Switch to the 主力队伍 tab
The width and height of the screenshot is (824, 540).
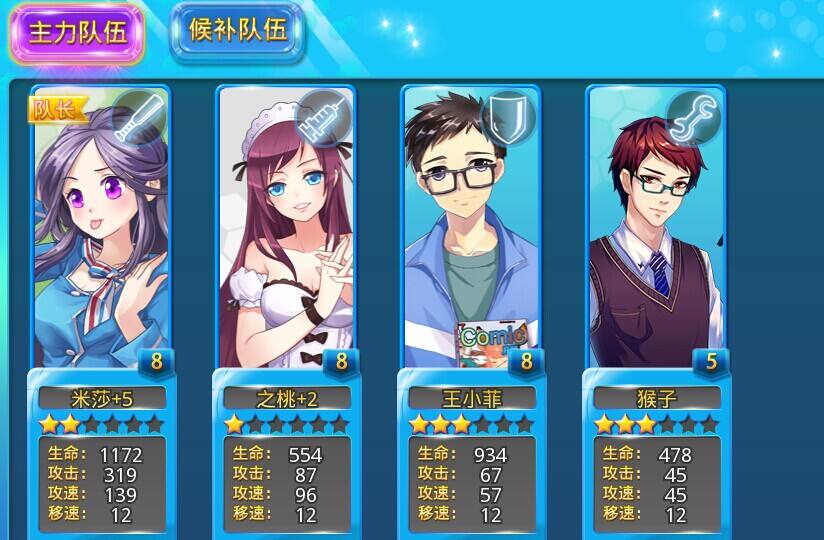click(76, 32)
